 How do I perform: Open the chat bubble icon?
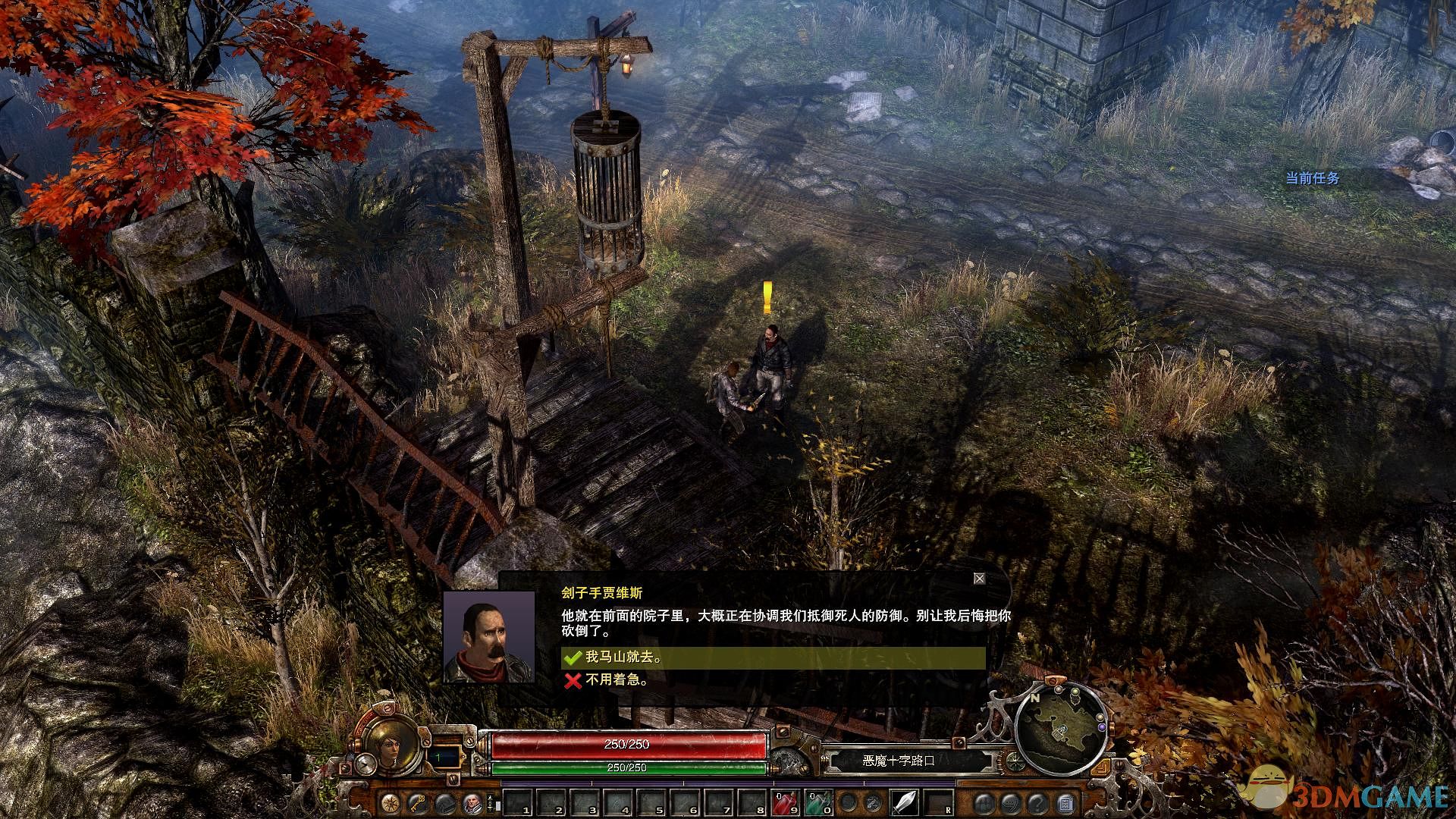(1011, 802)
